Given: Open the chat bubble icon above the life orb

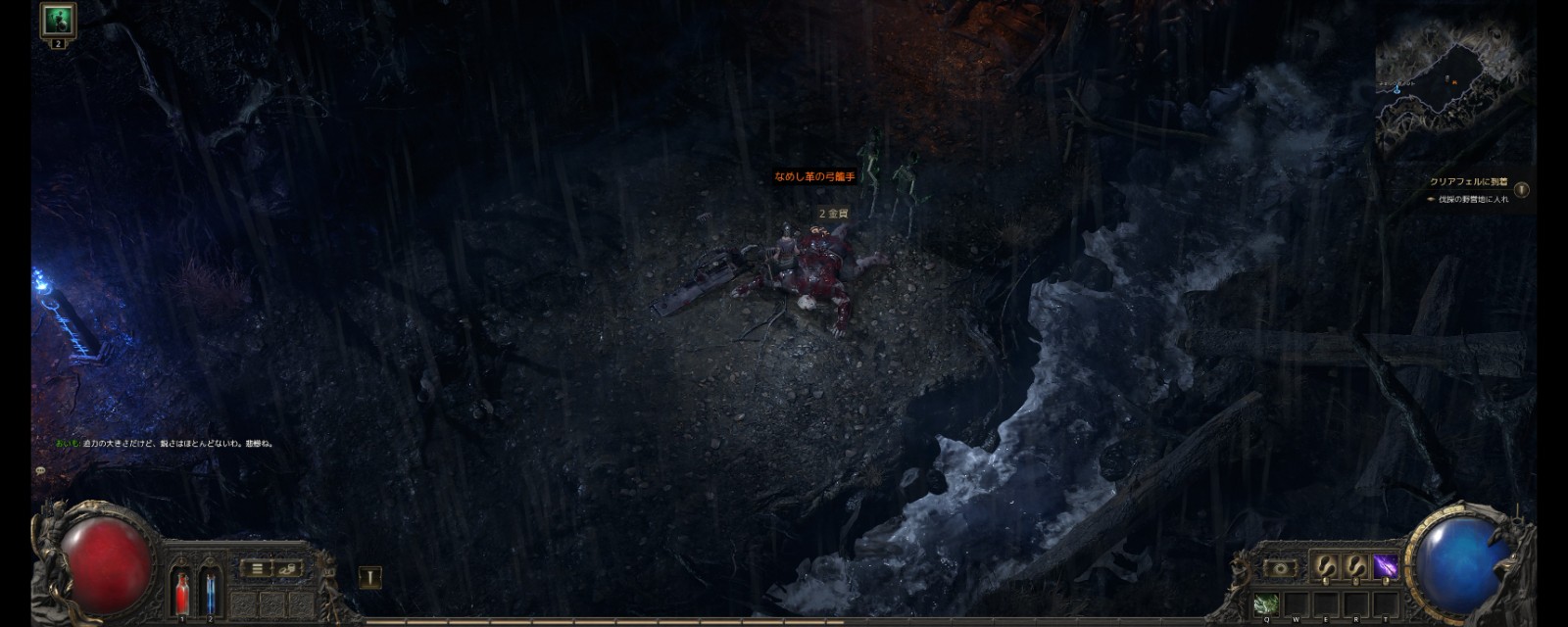Looking at the screenshot, I should click(40, 471).
